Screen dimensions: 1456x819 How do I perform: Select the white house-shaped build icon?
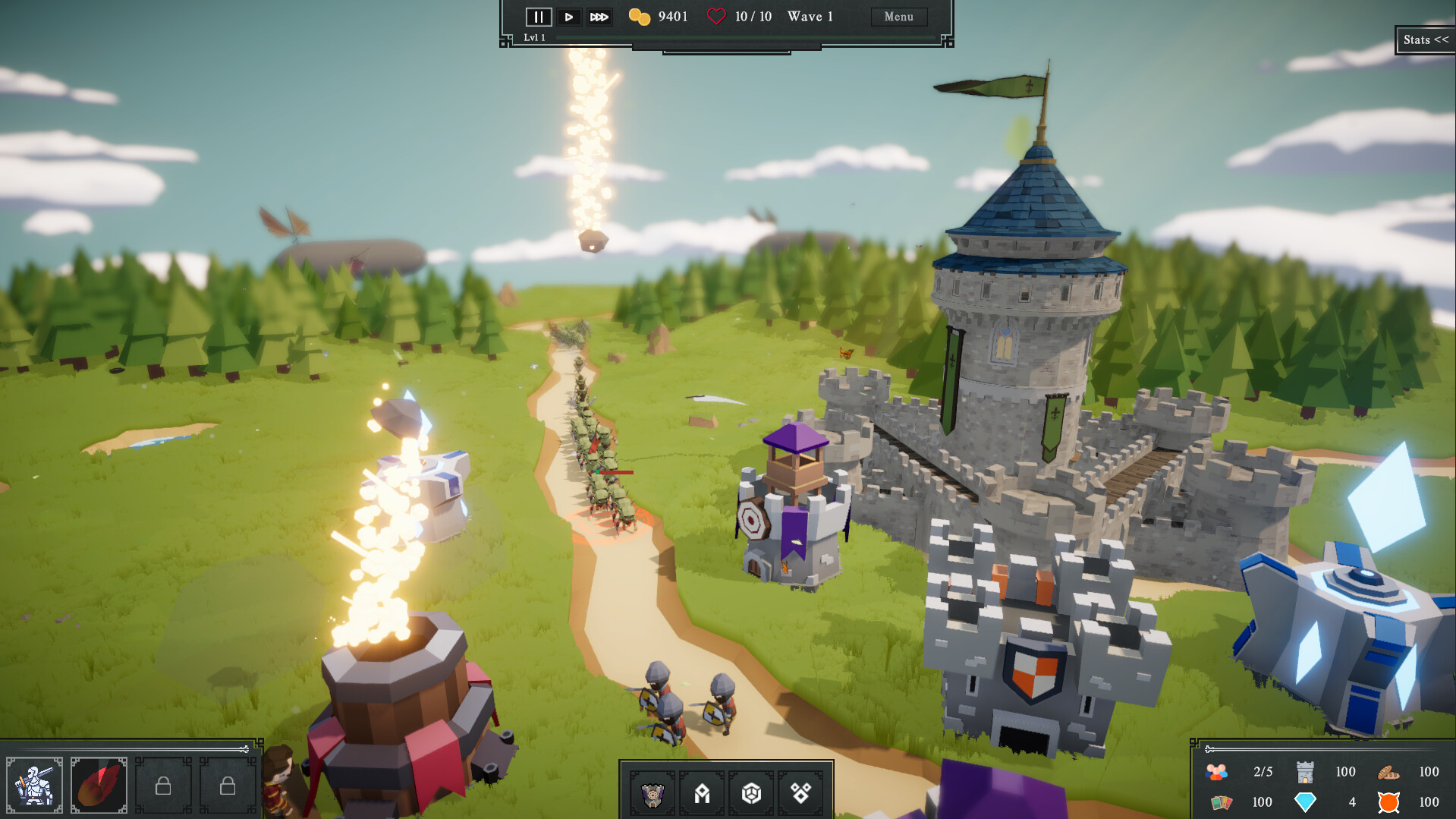tap(702, 794)
